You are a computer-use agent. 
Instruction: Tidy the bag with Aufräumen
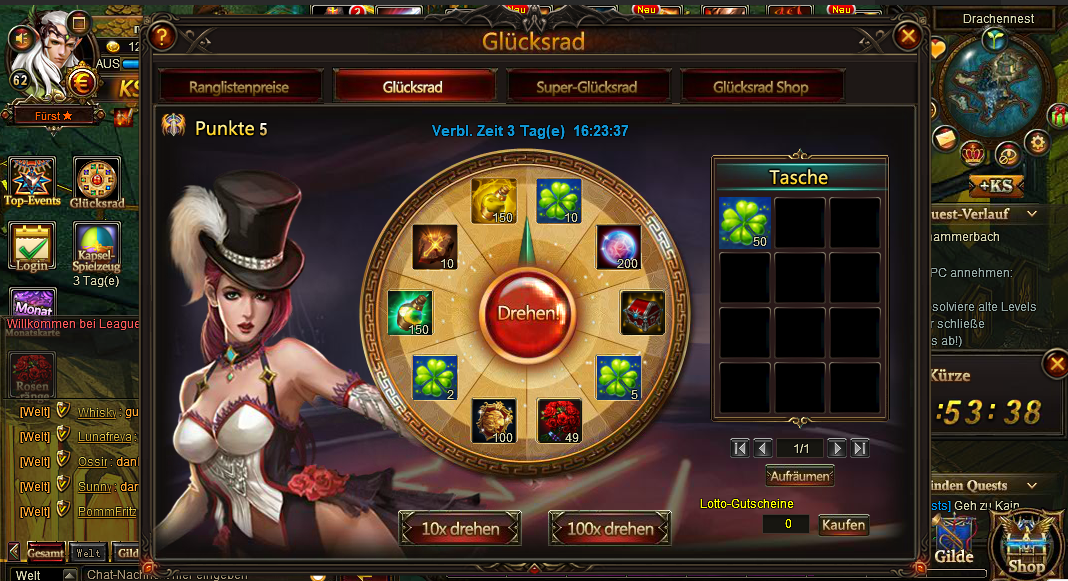pos(800,476)
